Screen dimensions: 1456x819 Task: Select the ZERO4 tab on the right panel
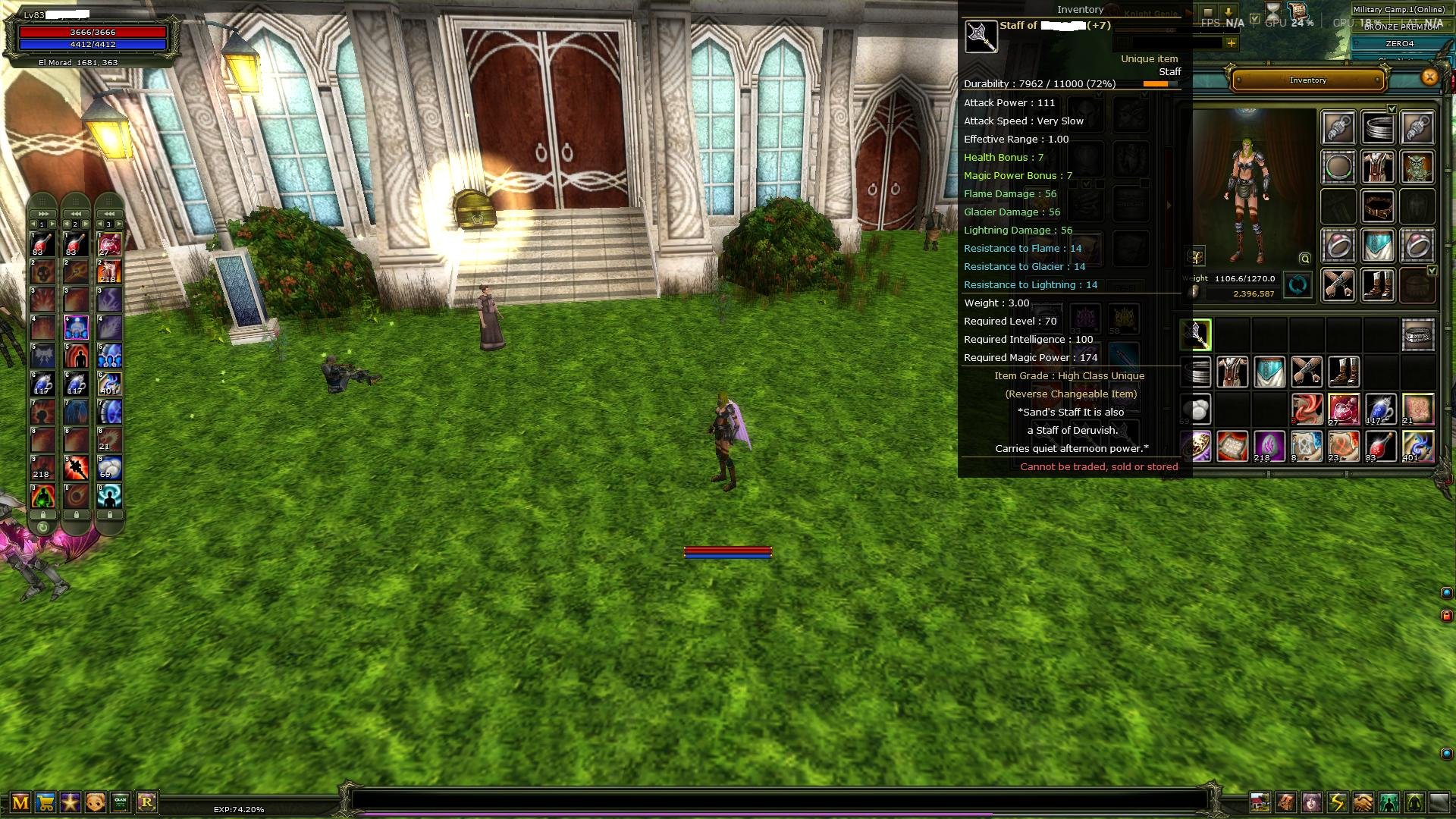[1398, 43]
